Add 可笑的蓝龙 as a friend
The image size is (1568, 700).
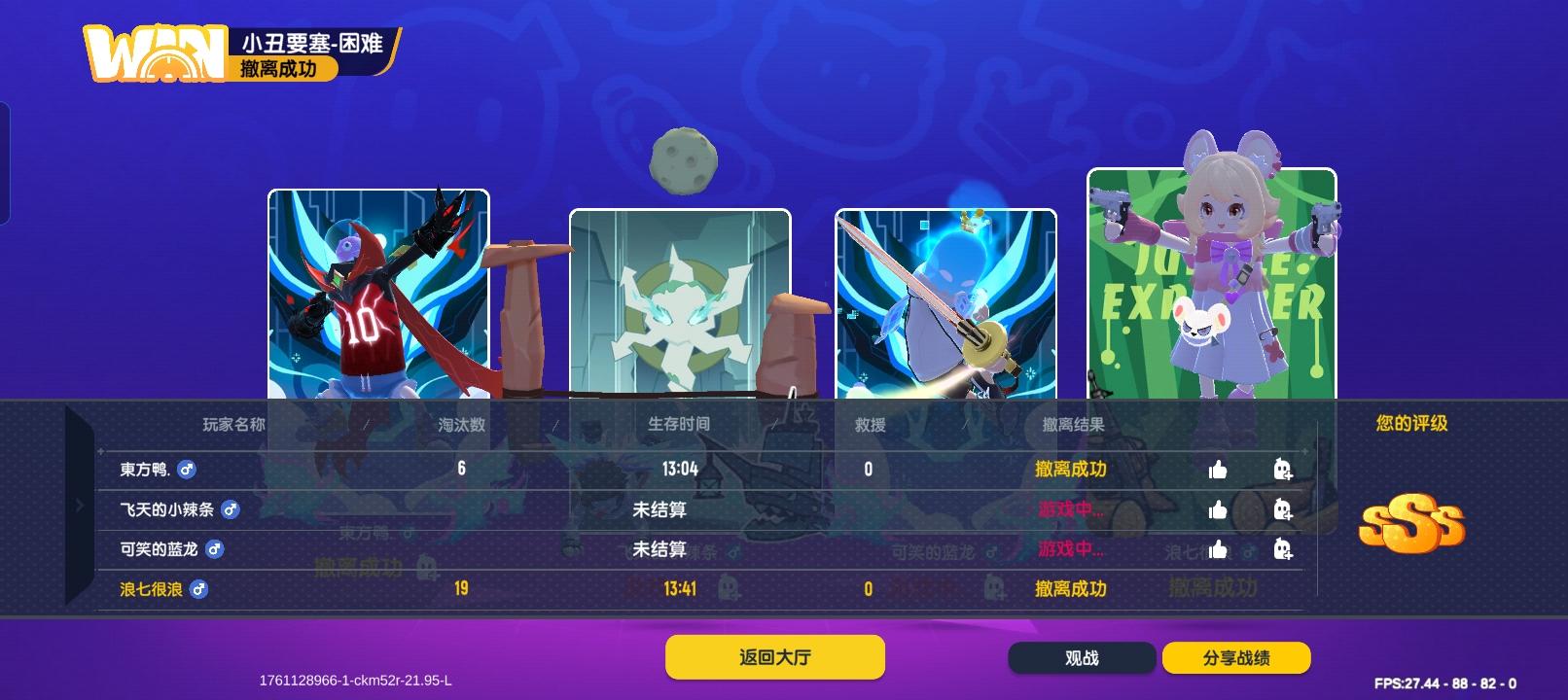pyautogui.click(x=1284, y=549)
